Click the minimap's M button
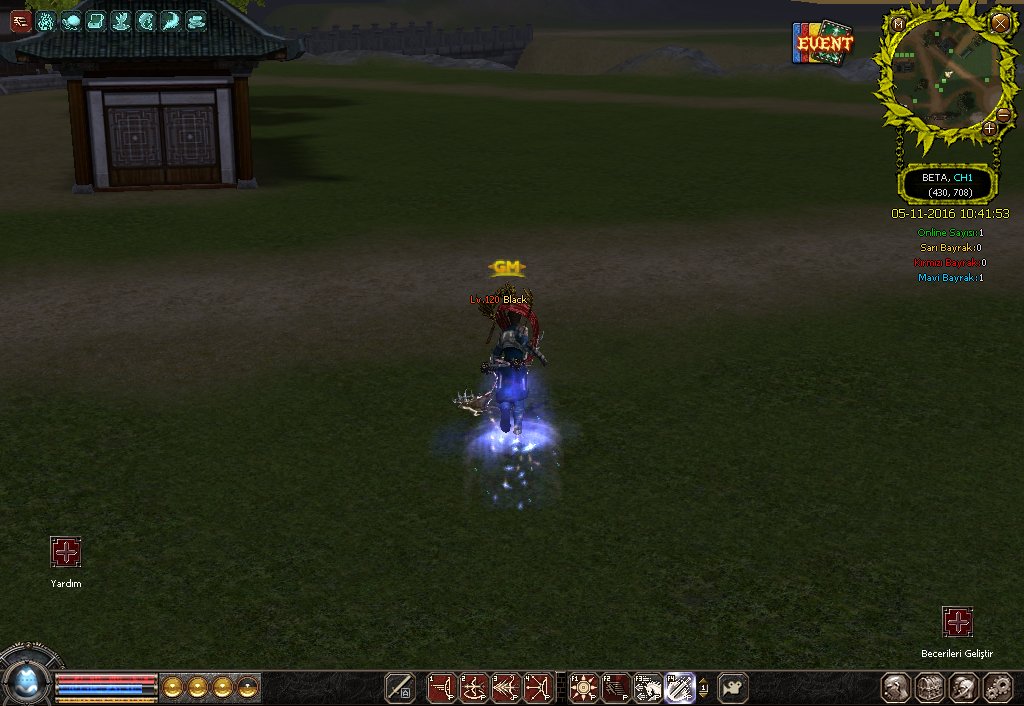 point(898,23)
